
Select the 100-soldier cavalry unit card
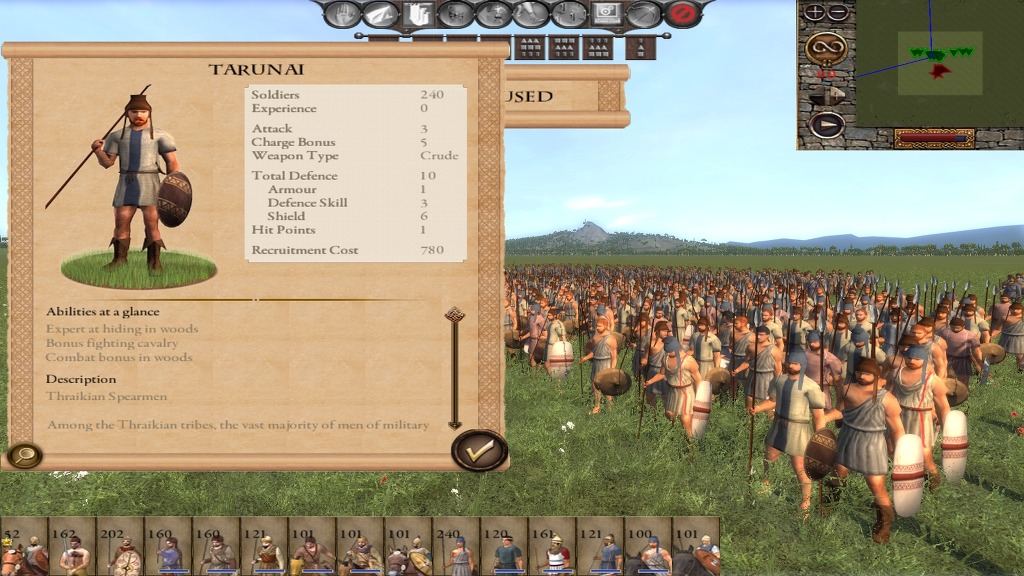648,546
